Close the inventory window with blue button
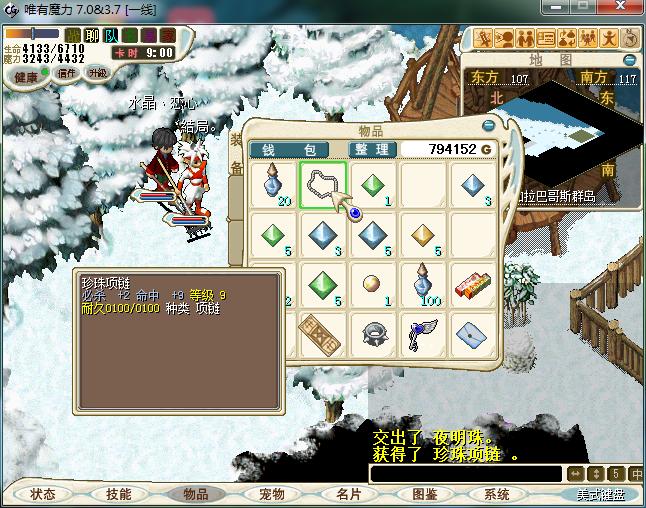This screenshot has height=508, width=646. [489, 126]
